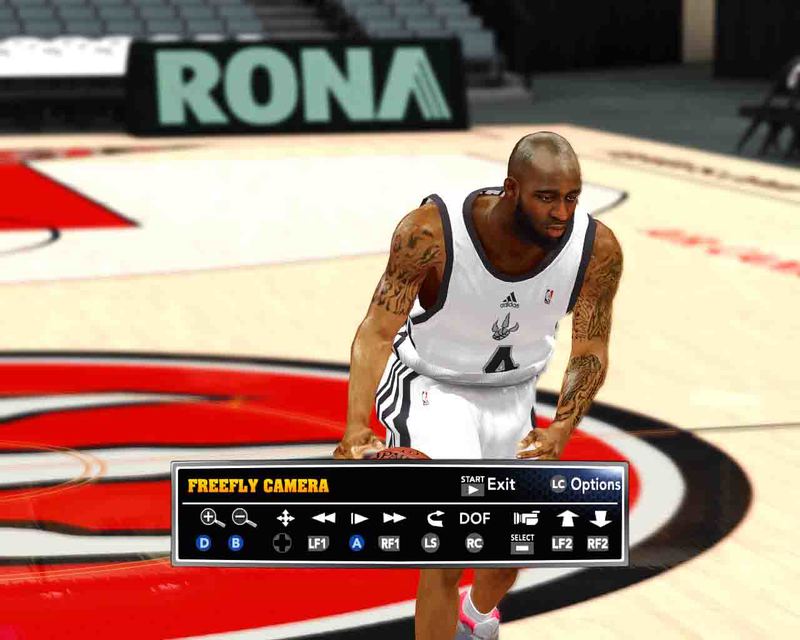Activate the curved arrow rotate camera icon
This screenshot has width=800, height=640.
[434, 518]
